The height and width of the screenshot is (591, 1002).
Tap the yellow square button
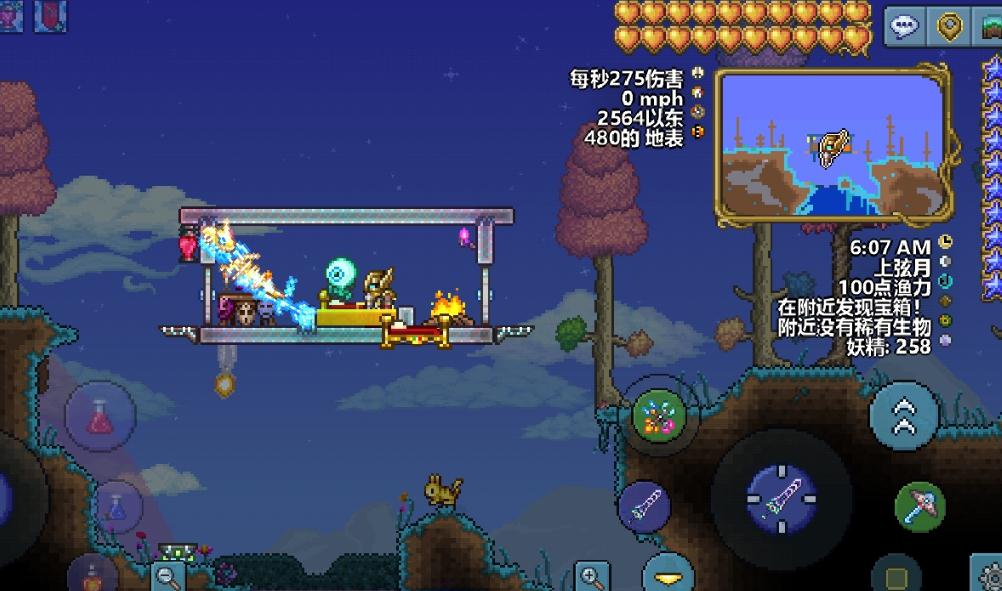[895, 577]
